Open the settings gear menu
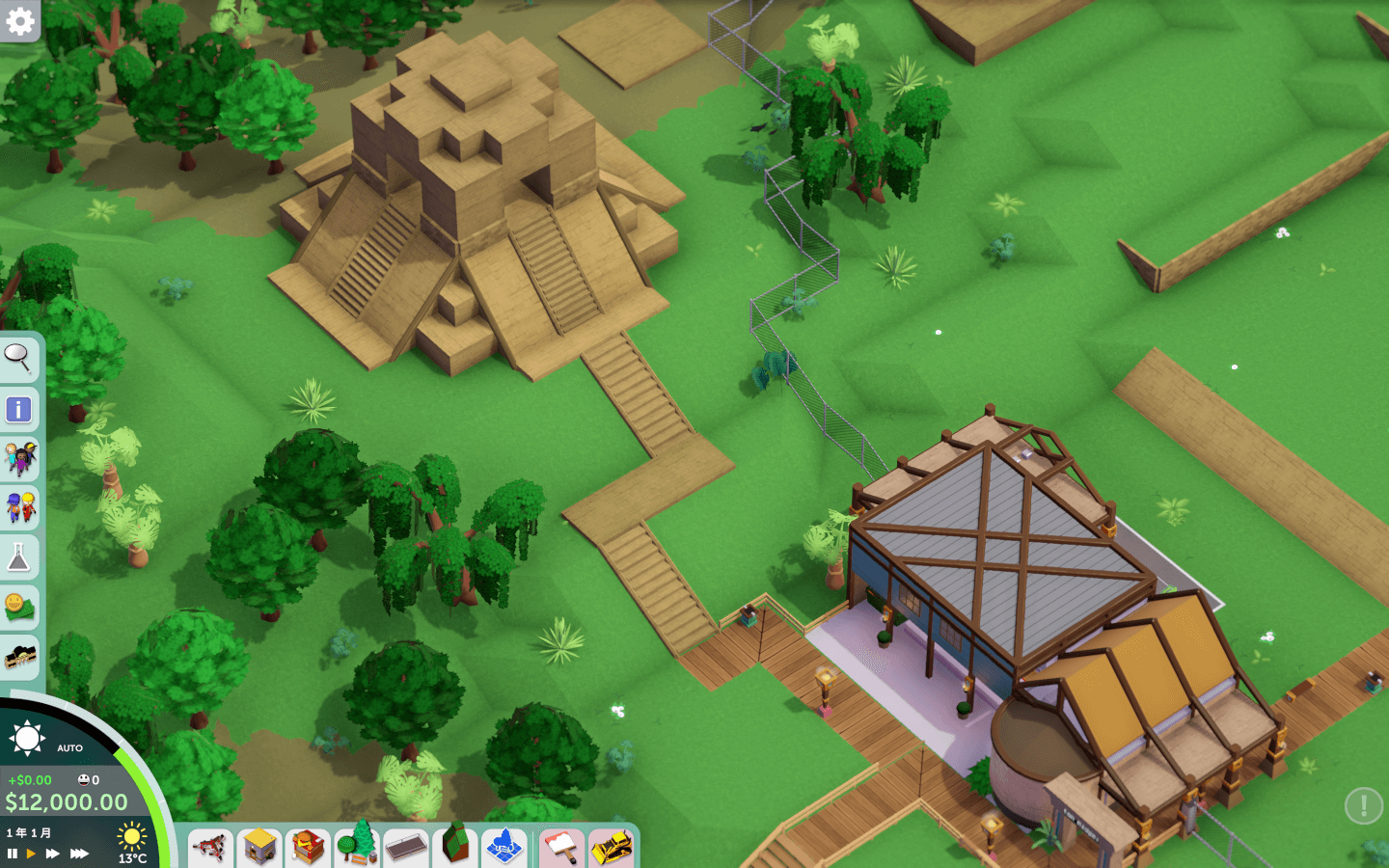The width and height of the screenshot is (1389, 868). 19,19
